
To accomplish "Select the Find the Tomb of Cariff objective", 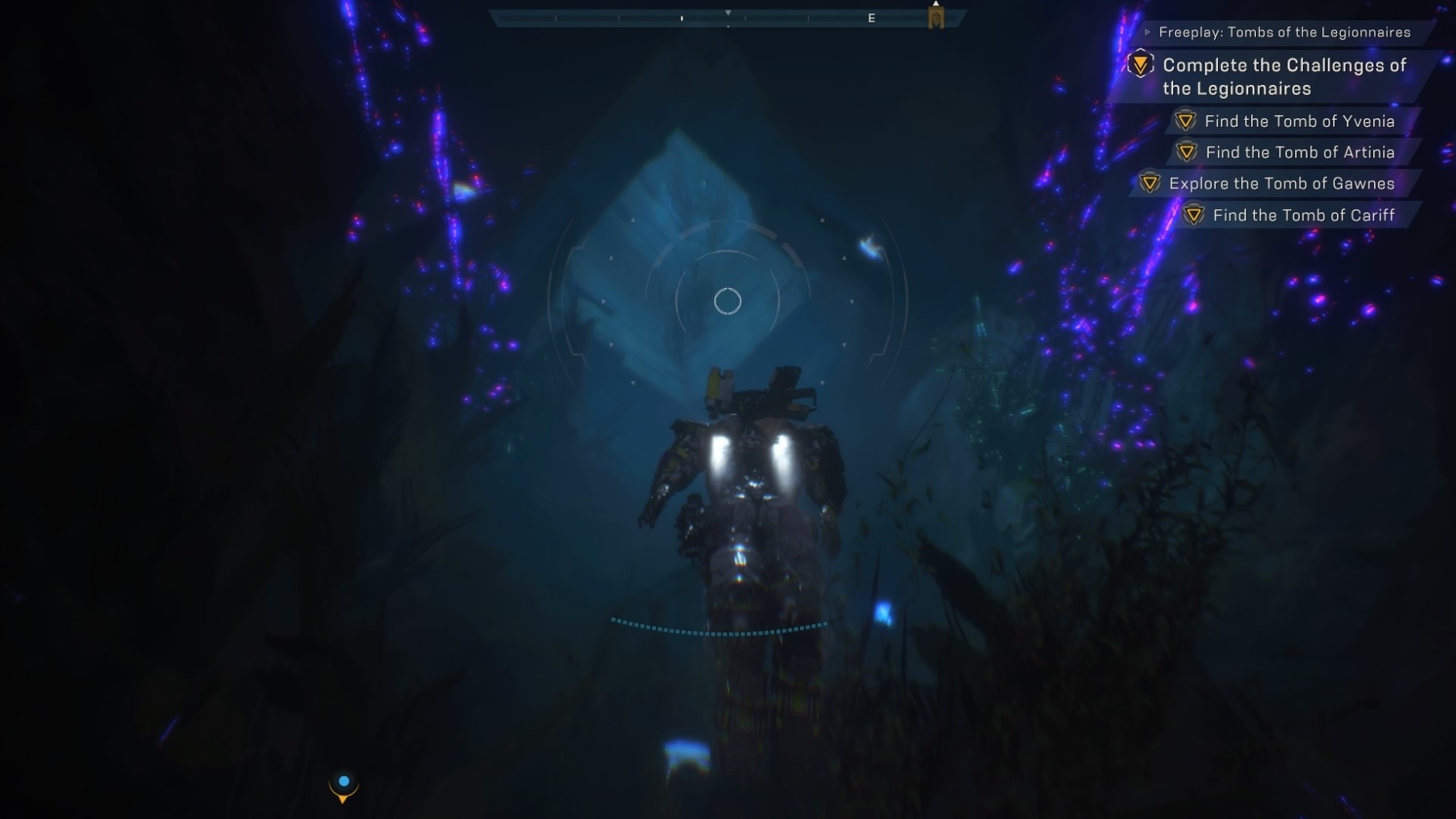I will coord(1303,216).
